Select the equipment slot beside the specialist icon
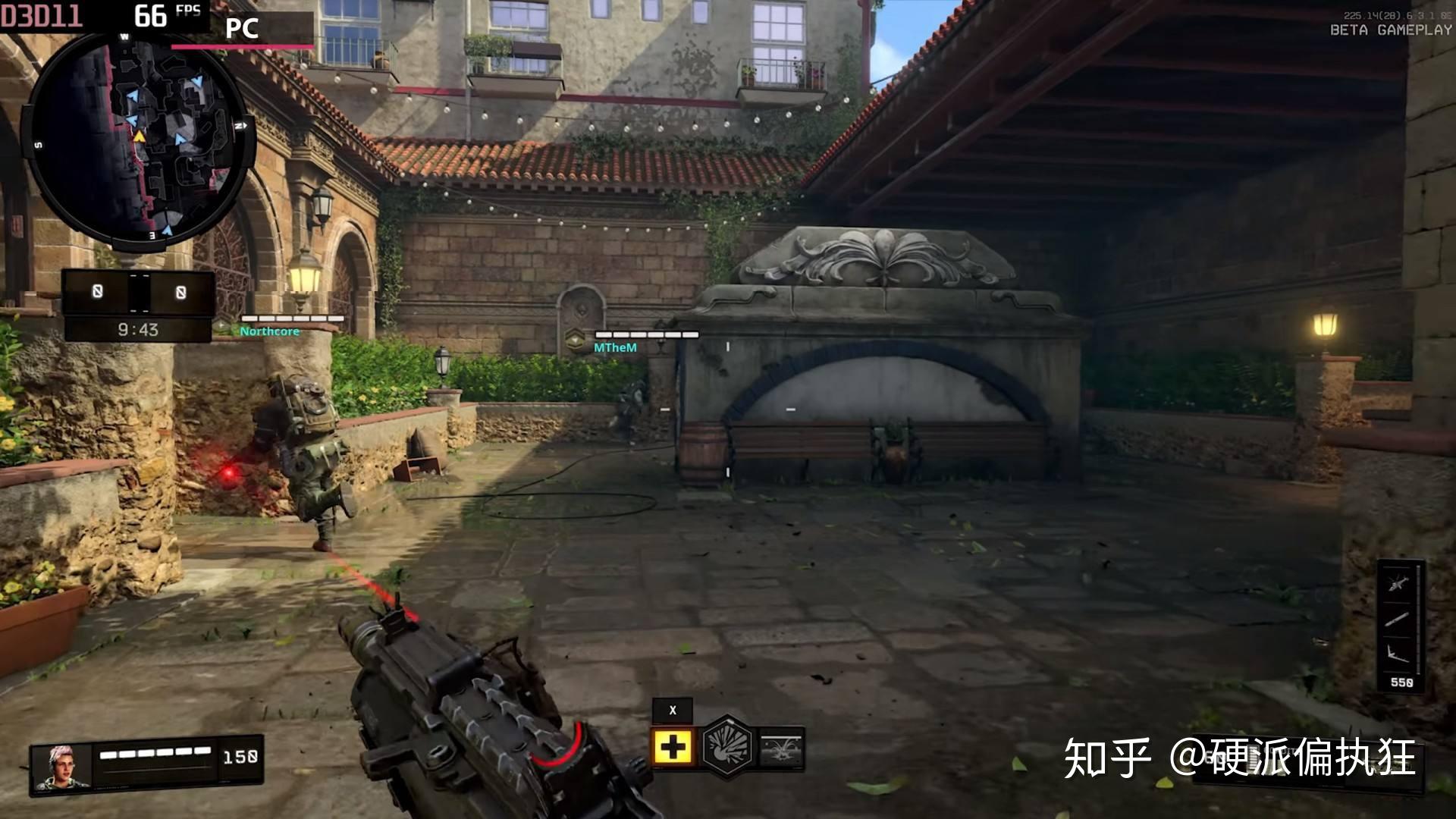This screenshot has width=1456, height=819. 781,748
